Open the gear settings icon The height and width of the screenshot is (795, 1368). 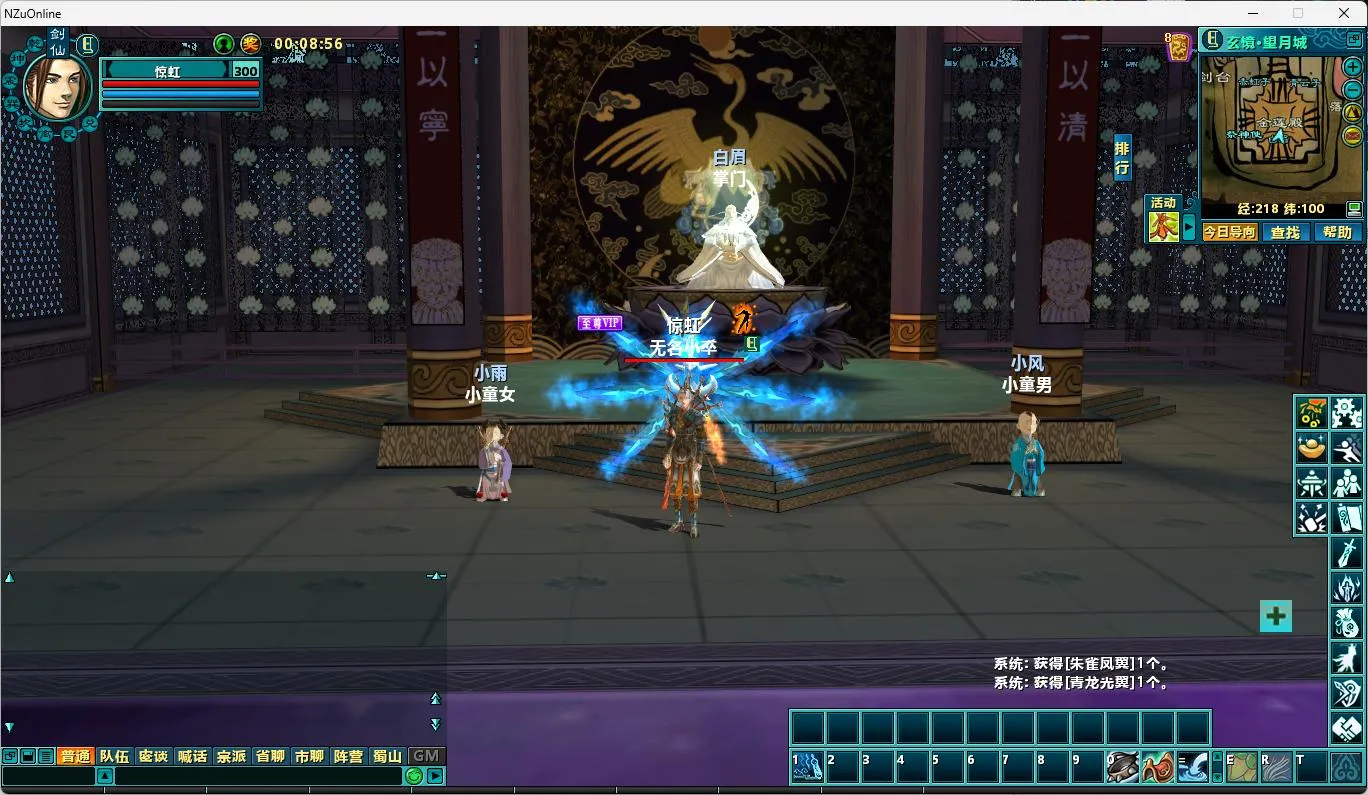[1346, 412]
